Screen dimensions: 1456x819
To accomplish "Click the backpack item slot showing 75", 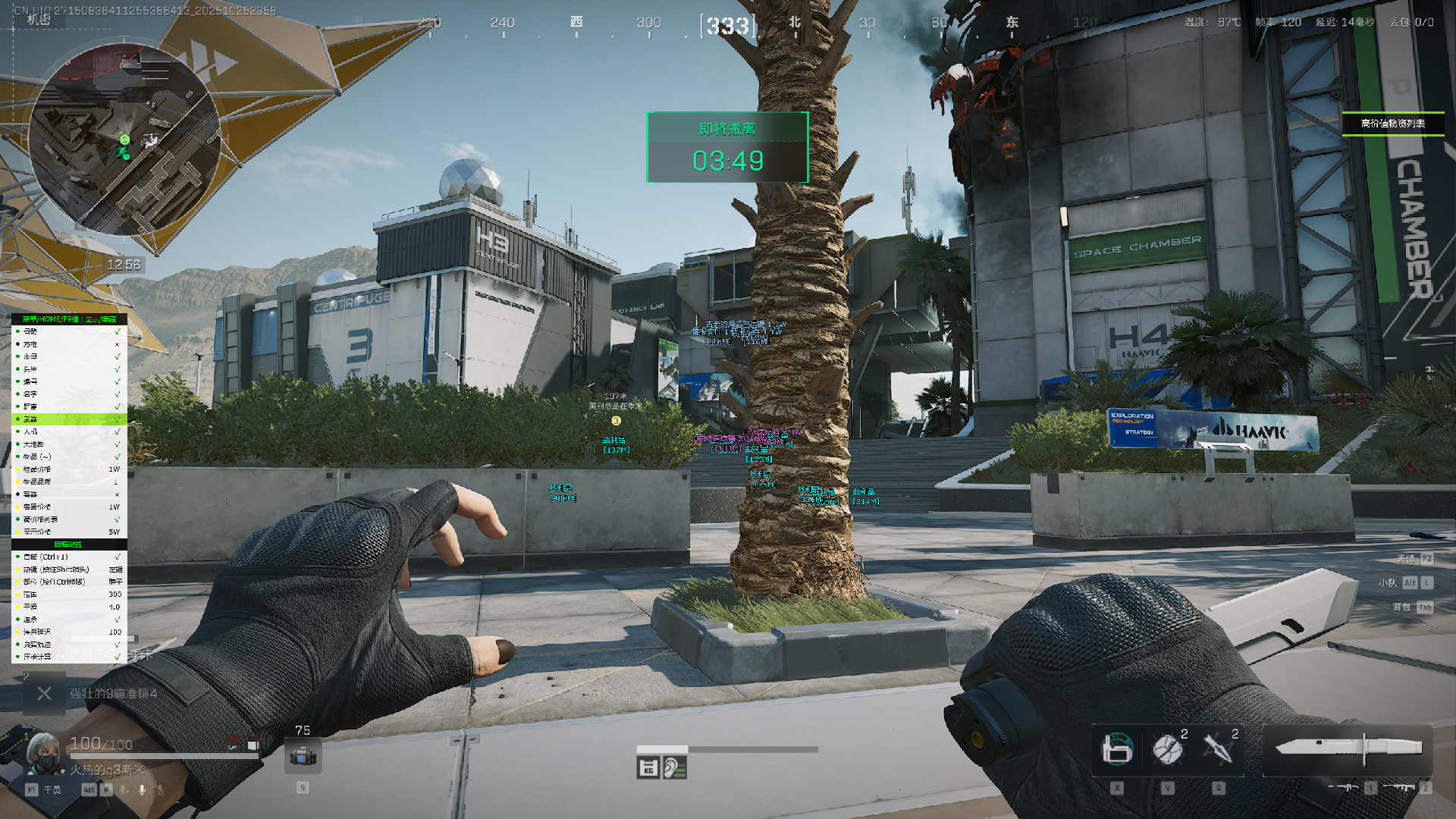I will [x=303, y=756].
